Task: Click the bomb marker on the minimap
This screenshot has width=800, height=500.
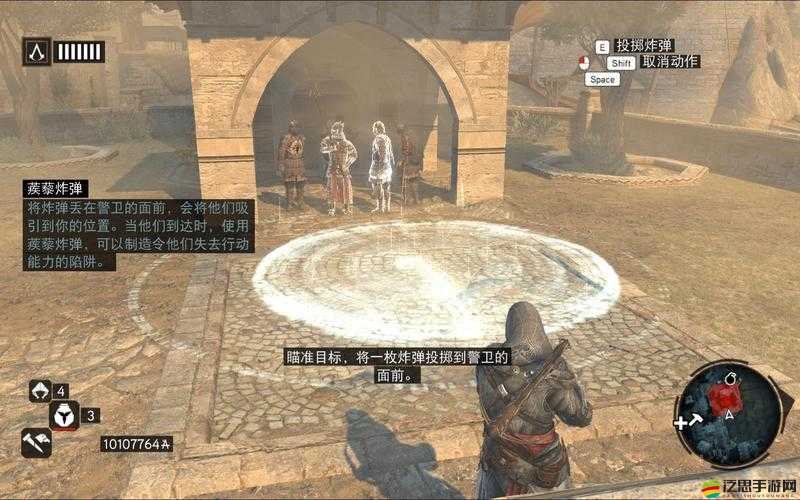Action: 729,379
